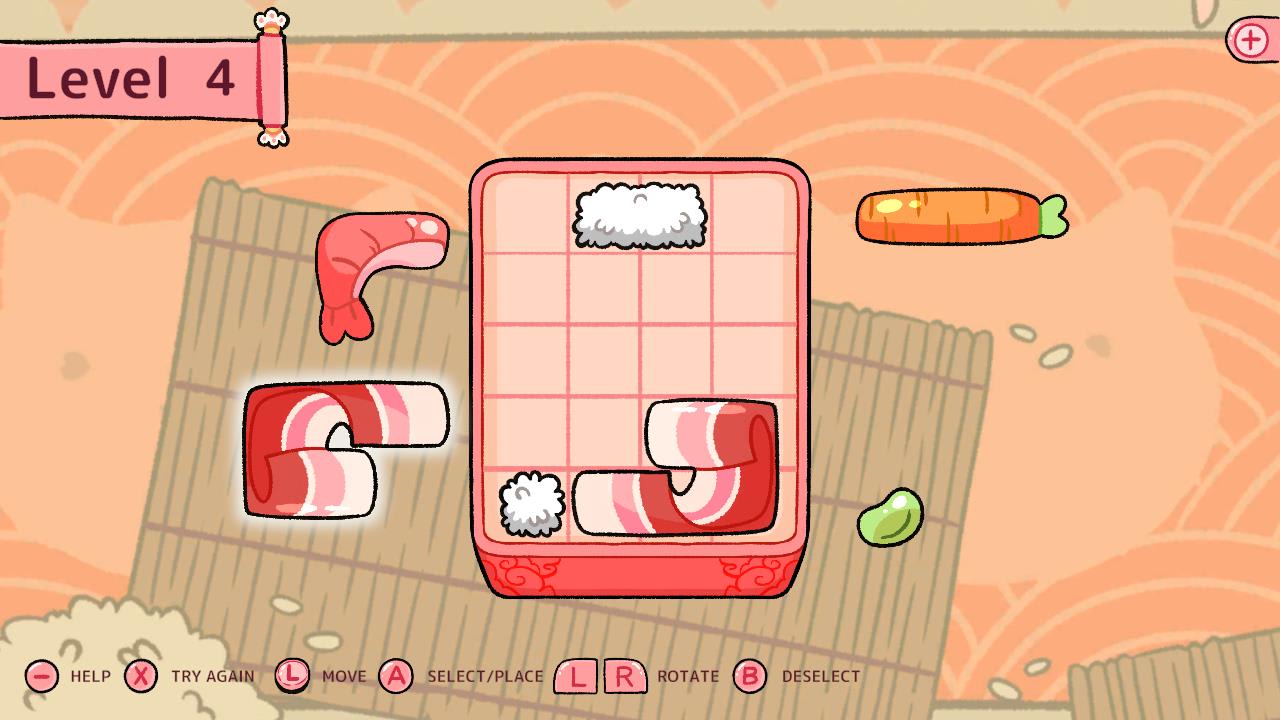This screenshot has height=720, width=1280.
Task: Click the L Rotate button icon
Action: [x=578, y=675]
